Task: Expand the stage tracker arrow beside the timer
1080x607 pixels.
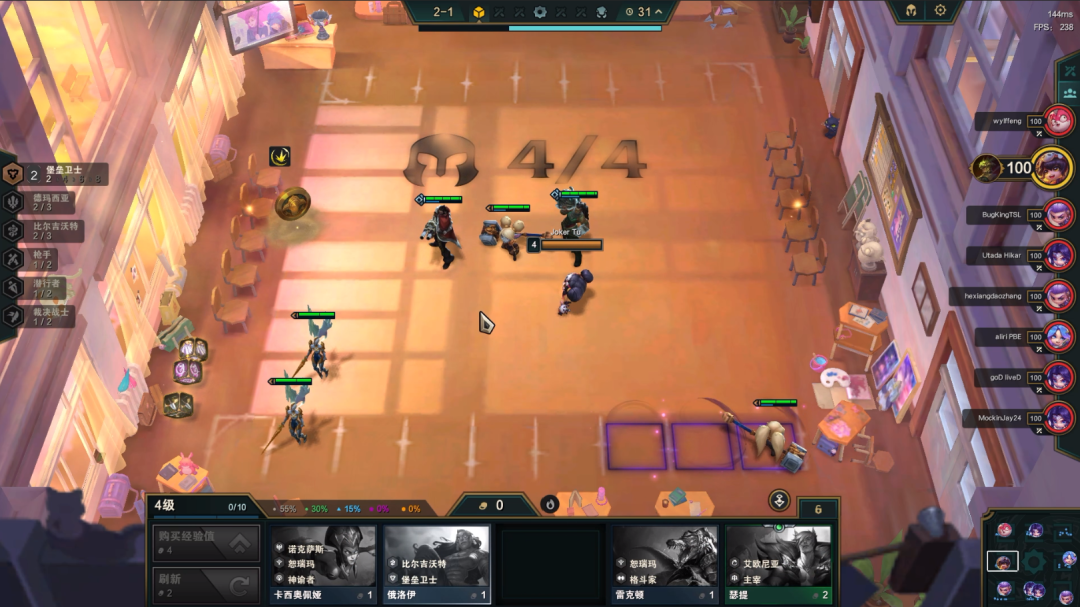Action: (x=659, y=12)
